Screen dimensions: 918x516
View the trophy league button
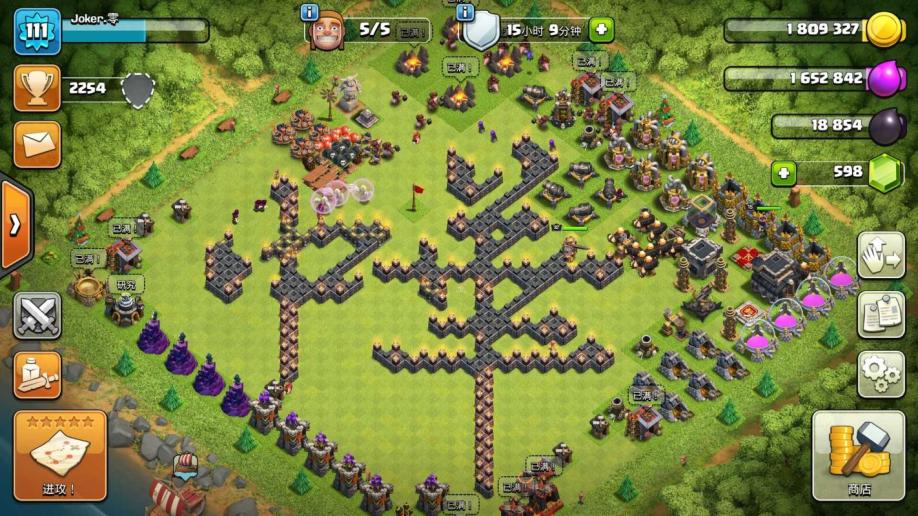click(36, 88)
